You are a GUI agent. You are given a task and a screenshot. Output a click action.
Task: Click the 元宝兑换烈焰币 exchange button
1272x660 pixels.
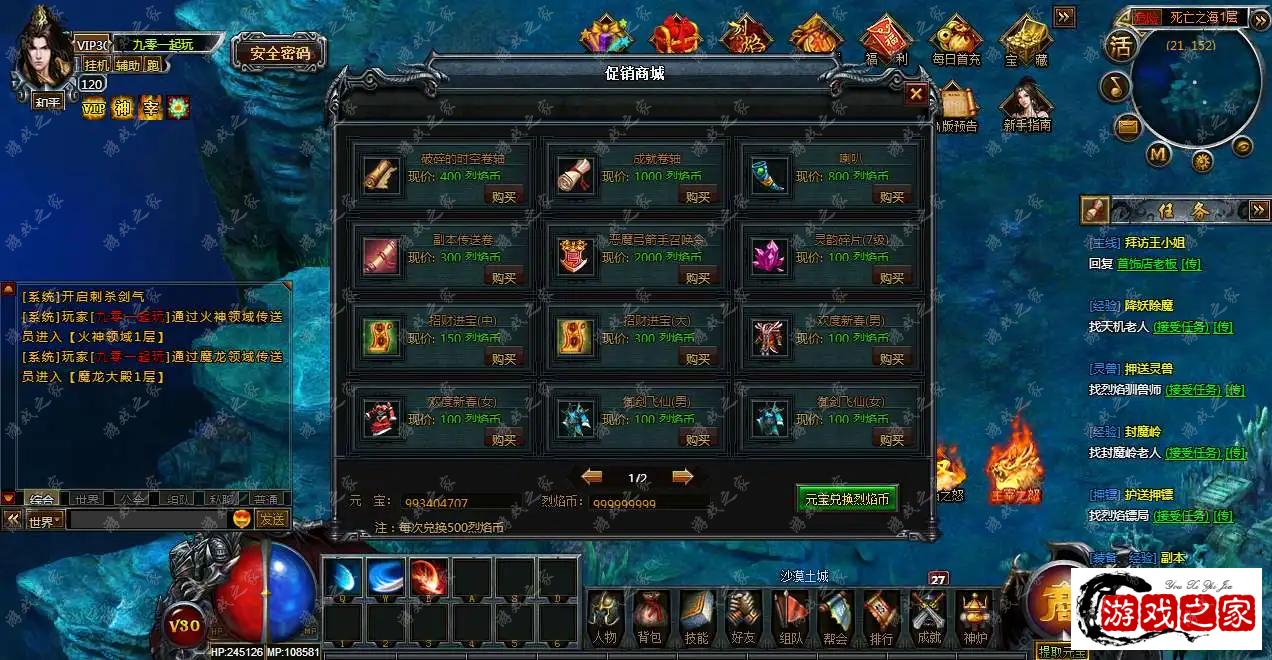[846, 498]
